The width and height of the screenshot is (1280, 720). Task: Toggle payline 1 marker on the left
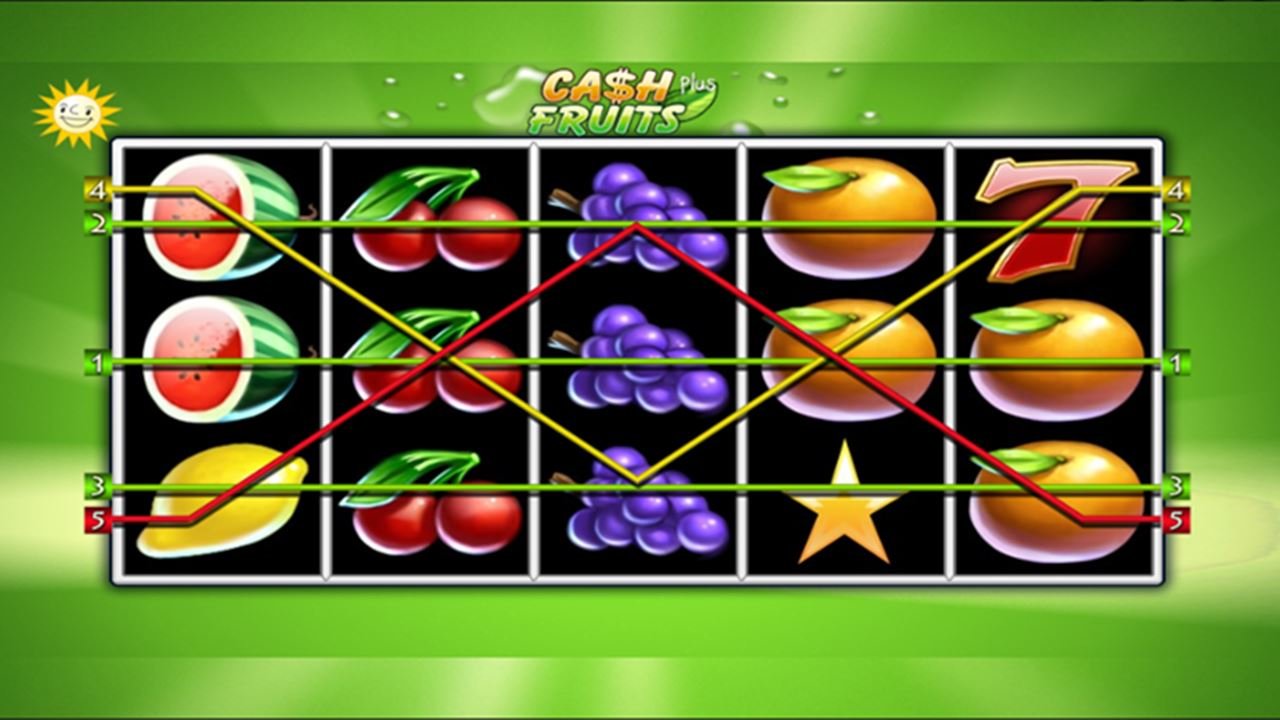click(97, 360)
